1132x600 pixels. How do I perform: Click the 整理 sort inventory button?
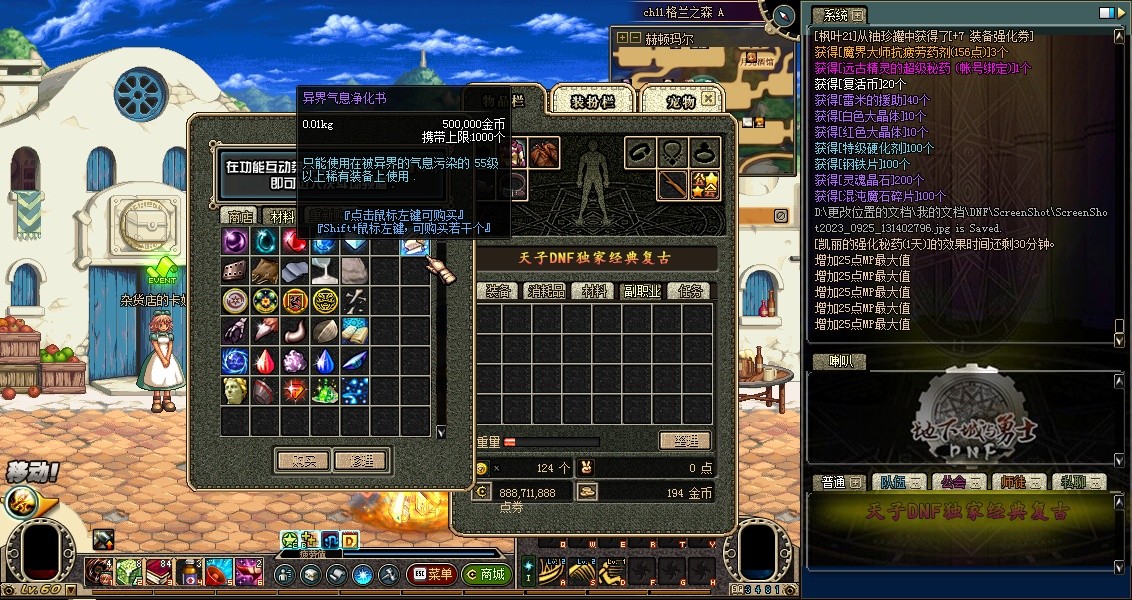[x=685, y=441]
